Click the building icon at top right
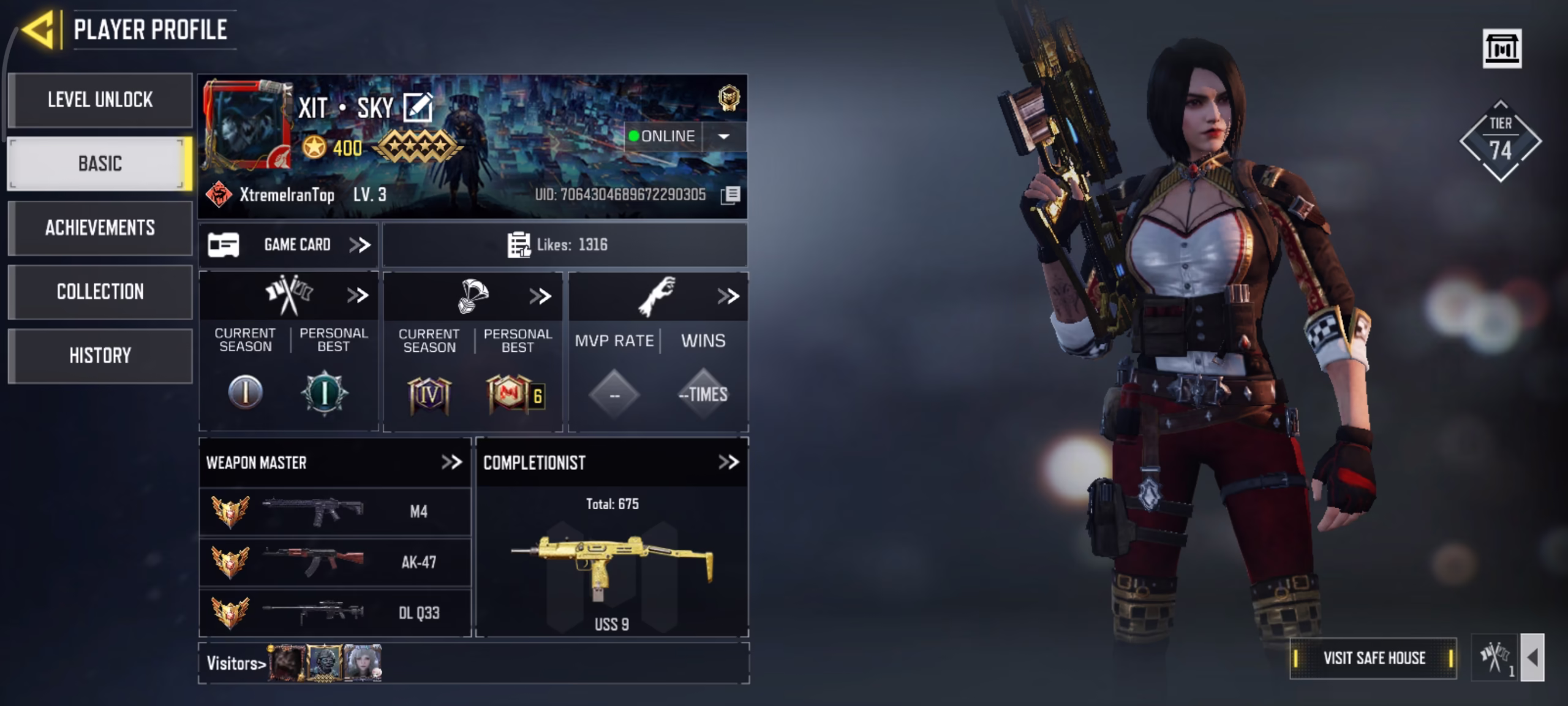1568x706 pixels. (x=1502, y=48)
